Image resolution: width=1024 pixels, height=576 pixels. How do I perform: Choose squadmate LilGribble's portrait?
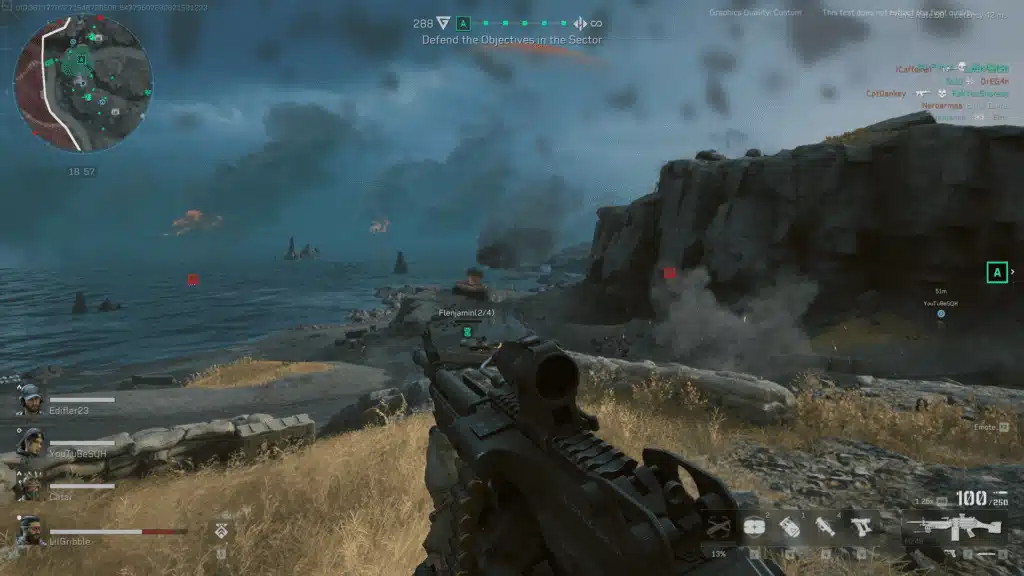[30, 530]
